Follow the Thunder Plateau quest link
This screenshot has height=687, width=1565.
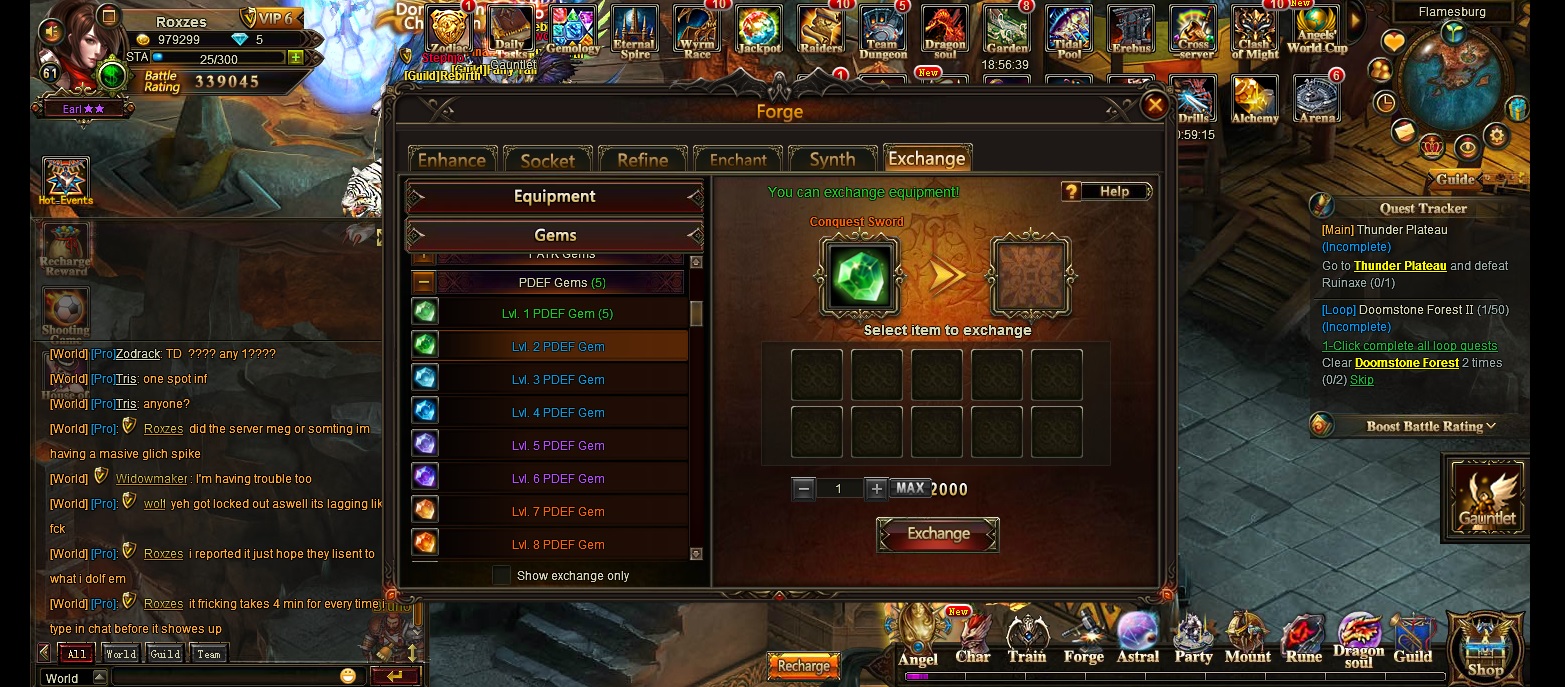(x=1399, y=266)
